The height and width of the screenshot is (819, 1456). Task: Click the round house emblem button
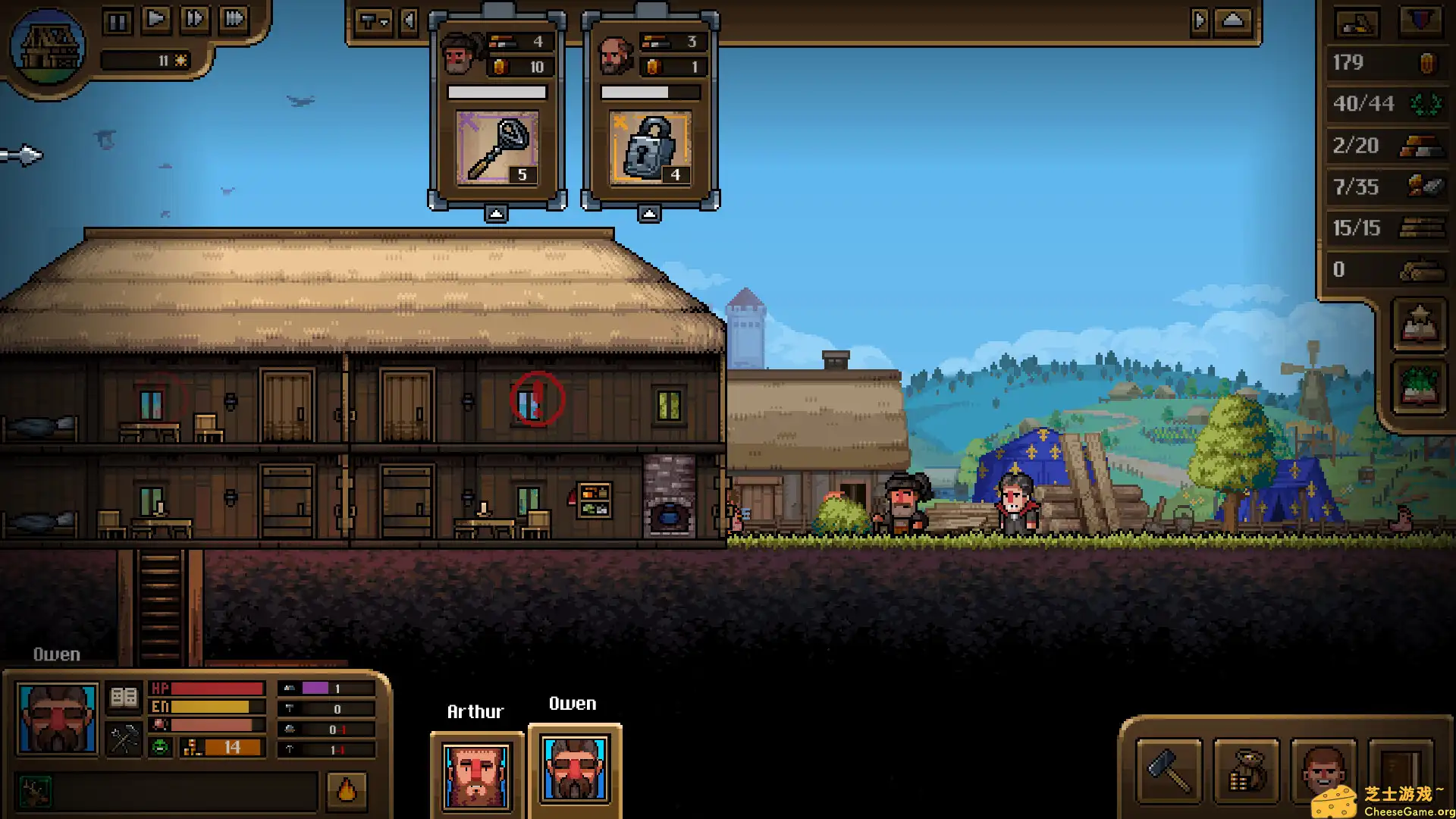48,47
